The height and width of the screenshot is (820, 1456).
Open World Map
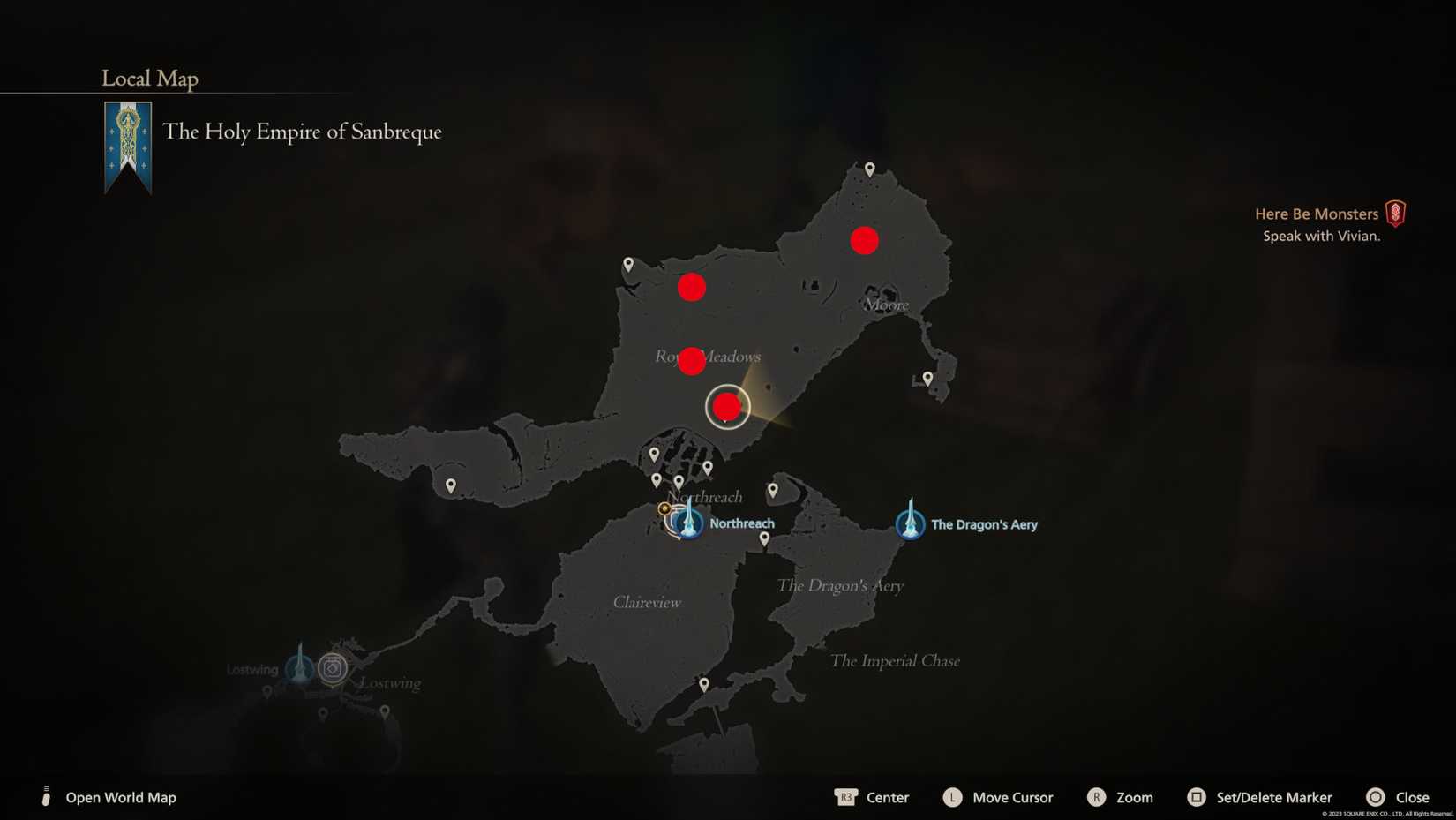pos(120,797)
